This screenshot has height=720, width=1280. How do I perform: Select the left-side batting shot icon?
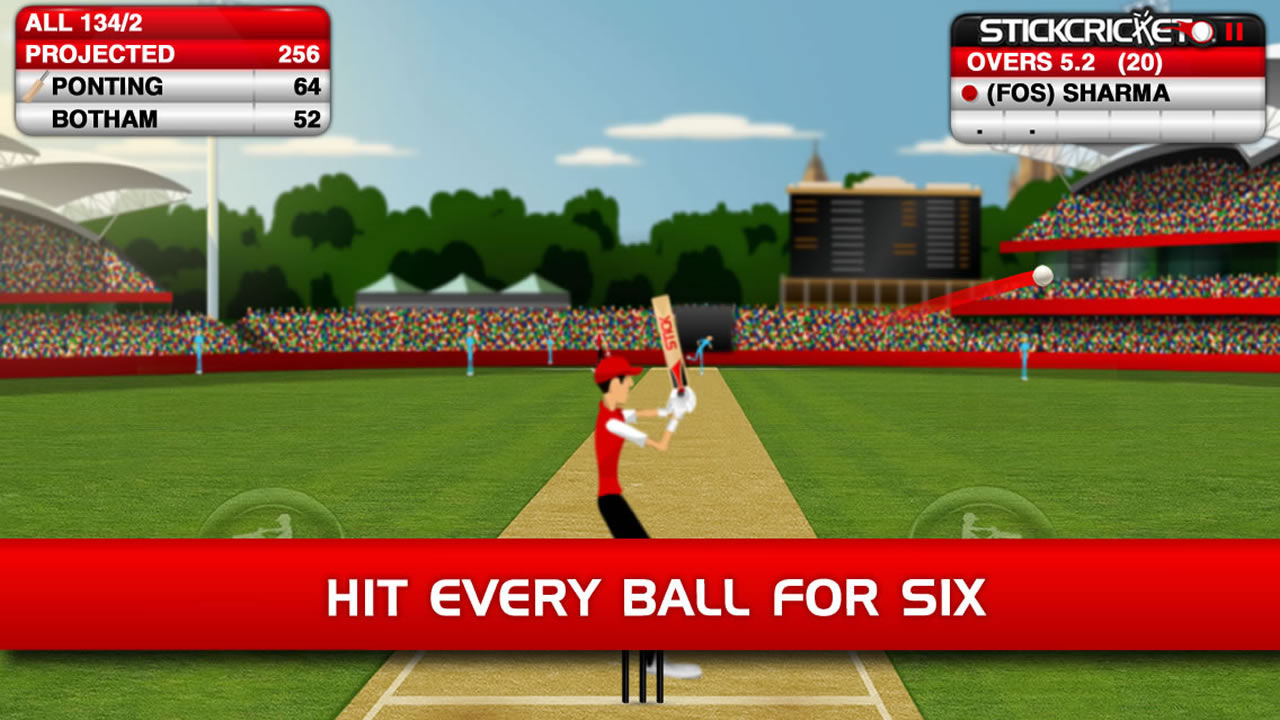coord(272,521)
